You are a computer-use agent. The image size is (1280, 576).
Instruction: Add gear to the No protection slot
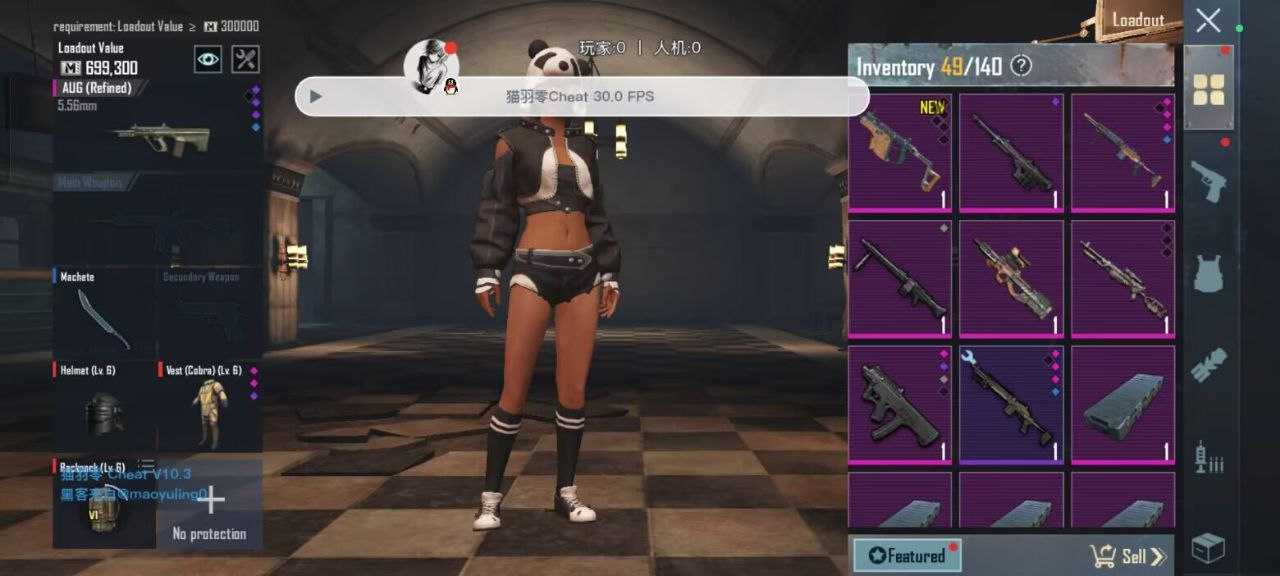click(x=210, y=505)
